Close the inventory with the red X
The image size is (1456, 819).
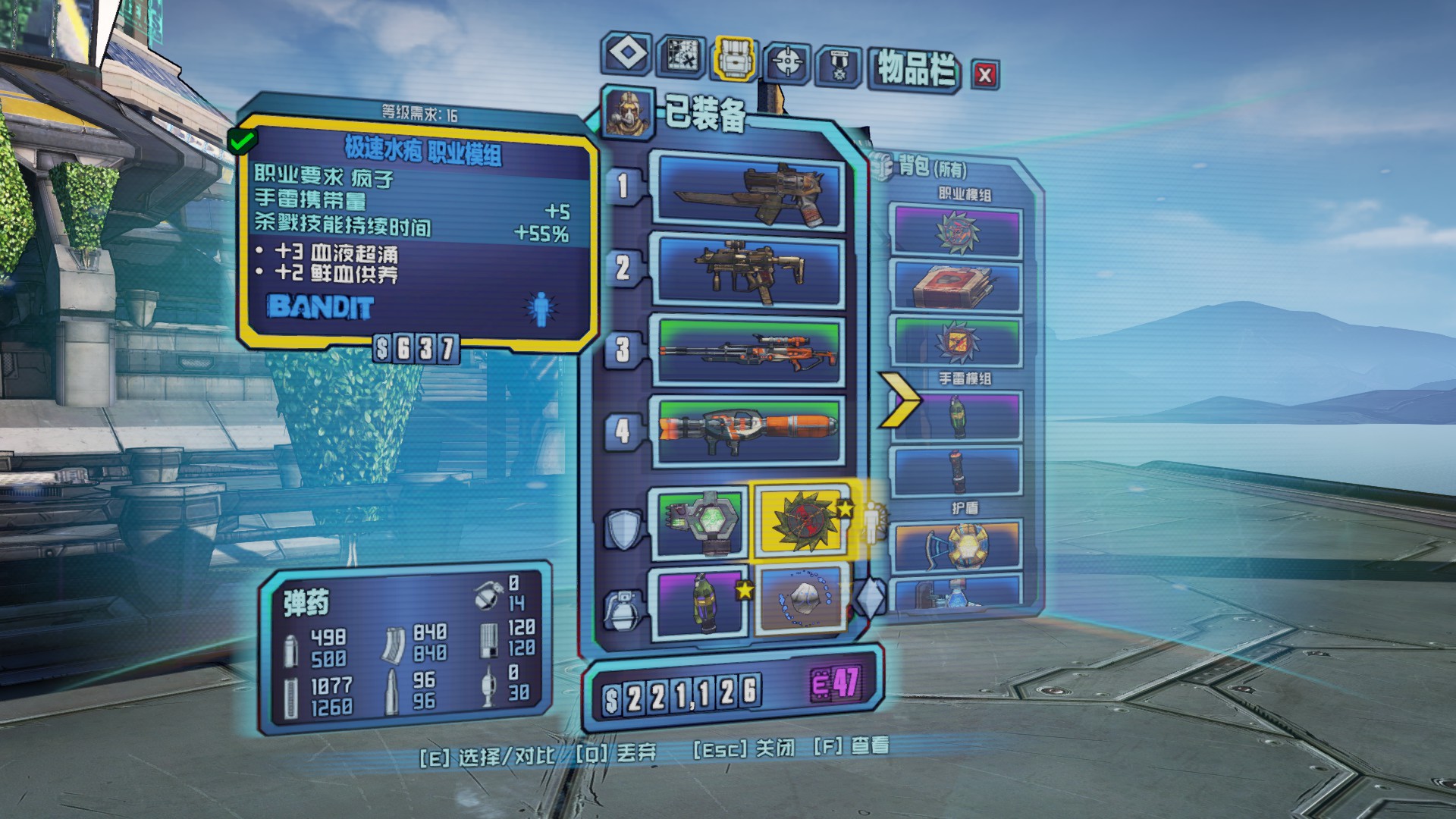pos(985,74)
